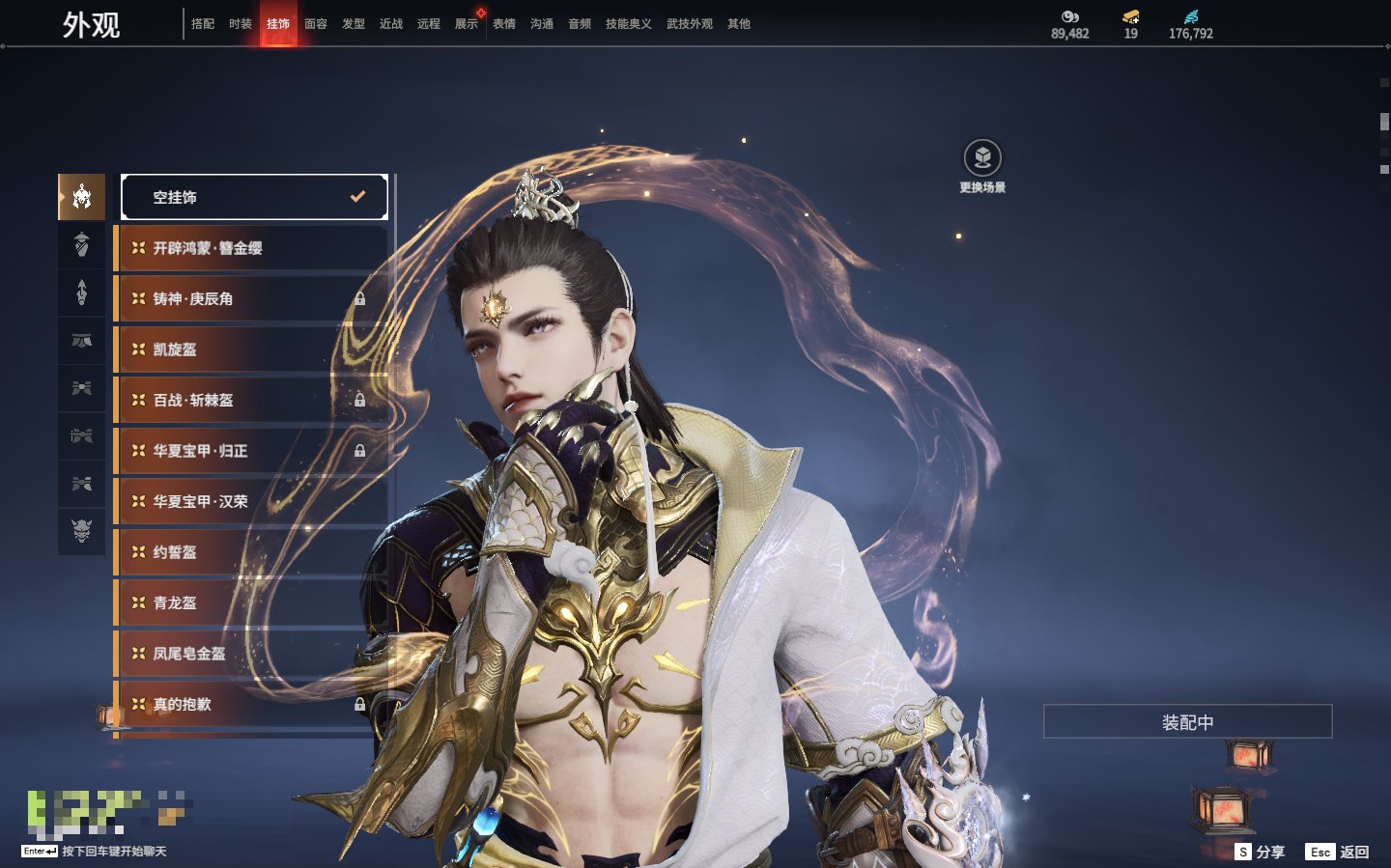Select the locked 铸神·庚辰角 entry
Viewport: 1391px width, 868px height.
251,299
